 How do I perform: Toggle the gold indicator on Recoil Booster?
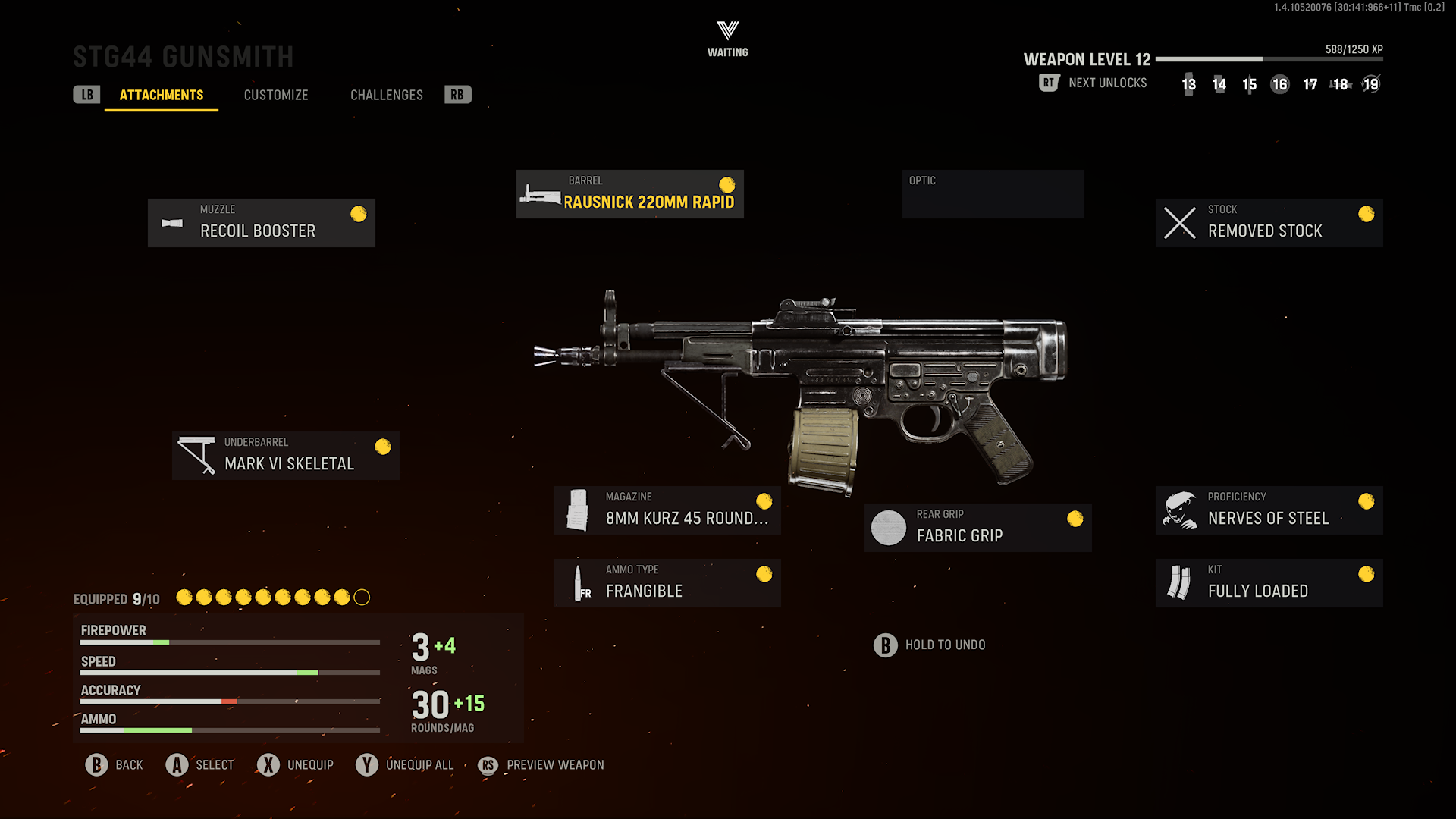357,214
